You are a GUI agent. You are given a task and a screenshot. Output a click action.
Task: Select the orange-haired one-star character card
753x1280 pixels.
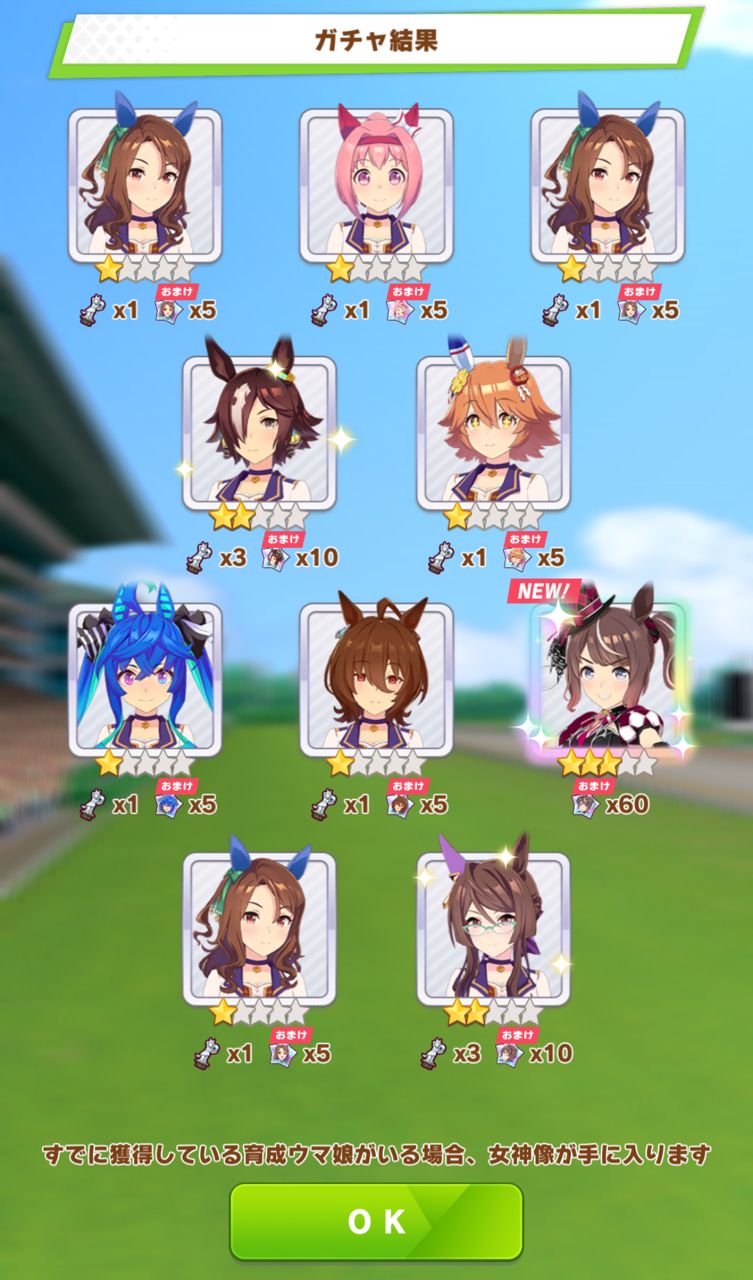pos(493,432)
